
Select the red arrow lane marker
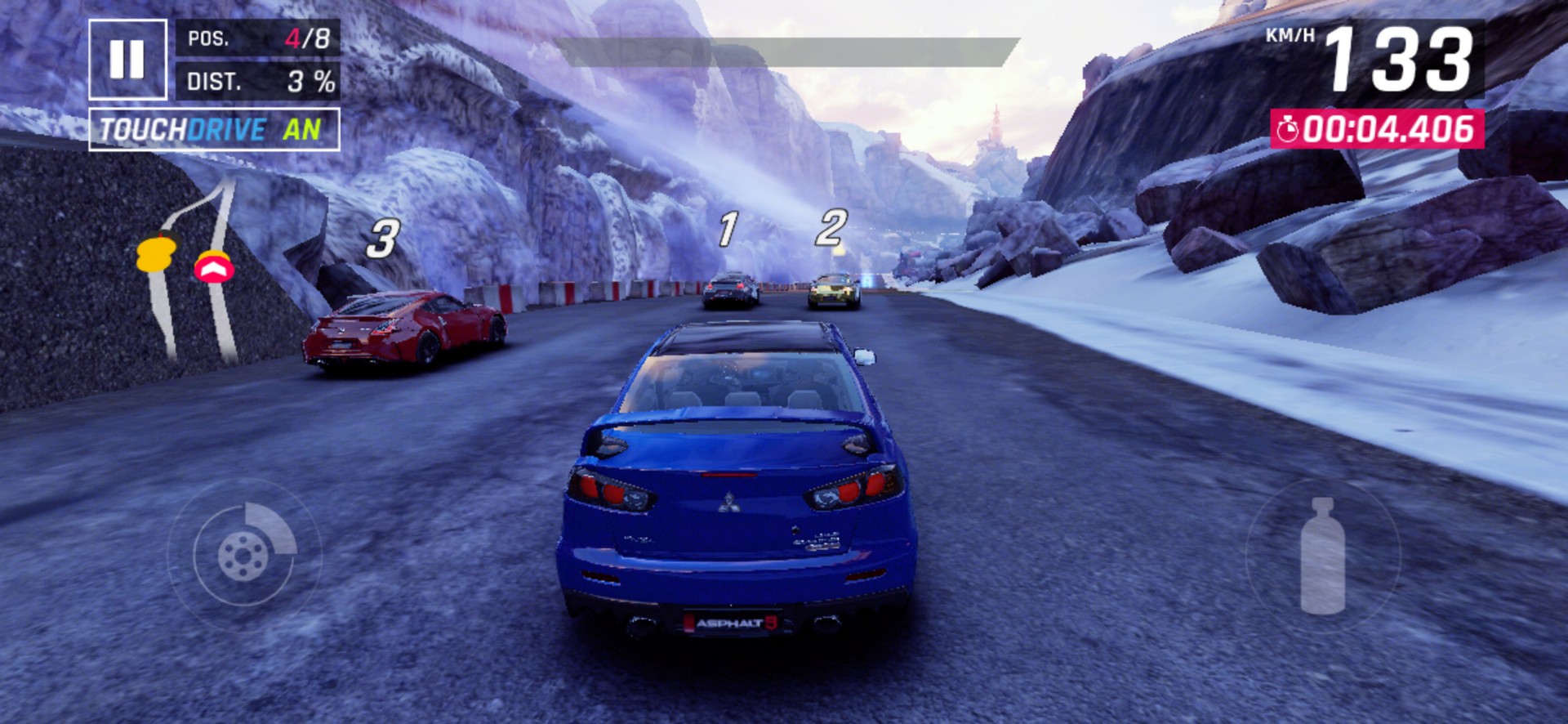[214, 267]
